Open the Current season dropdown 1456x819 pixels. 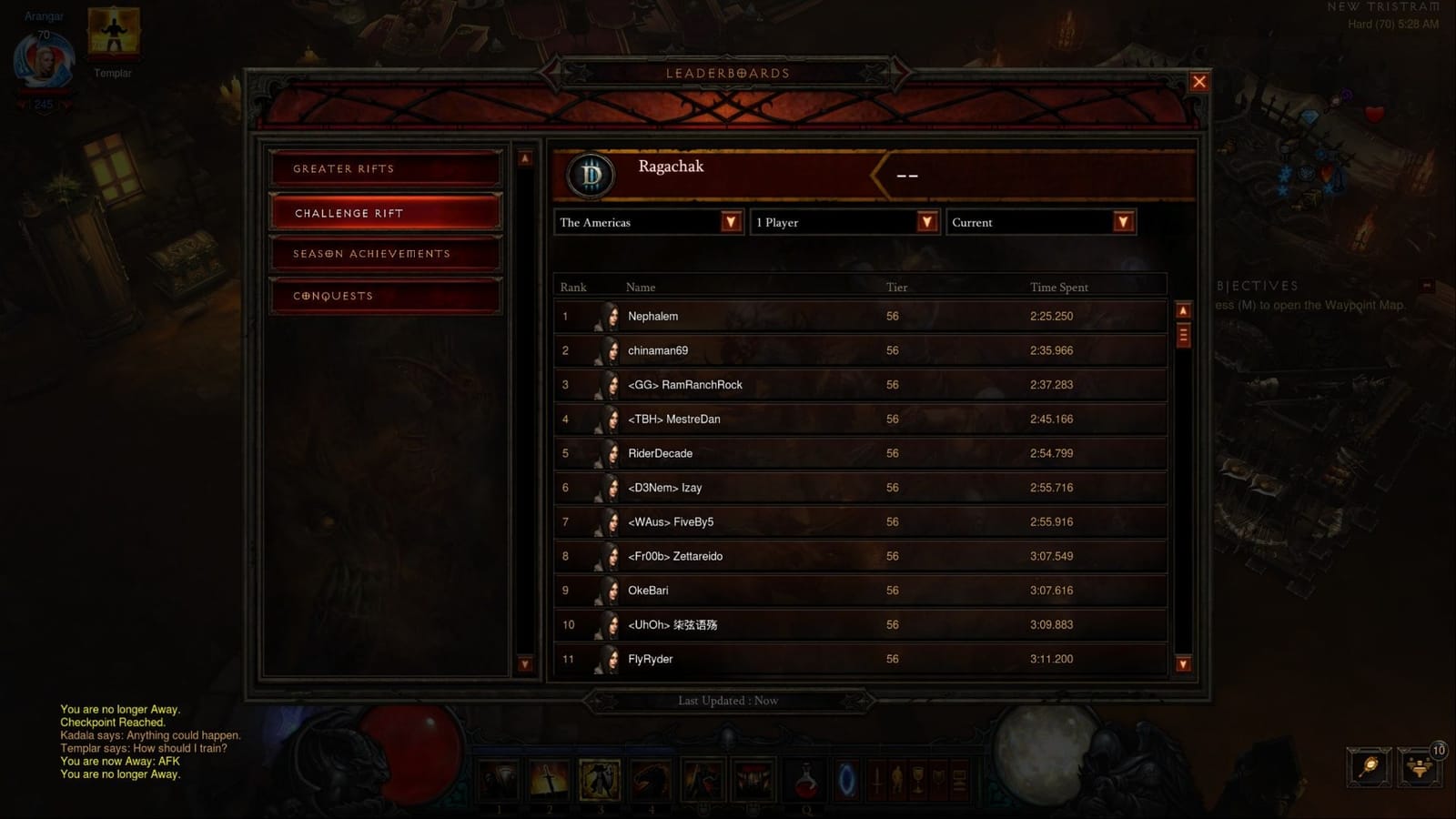pyautogui.click(x=1040, y=222)
